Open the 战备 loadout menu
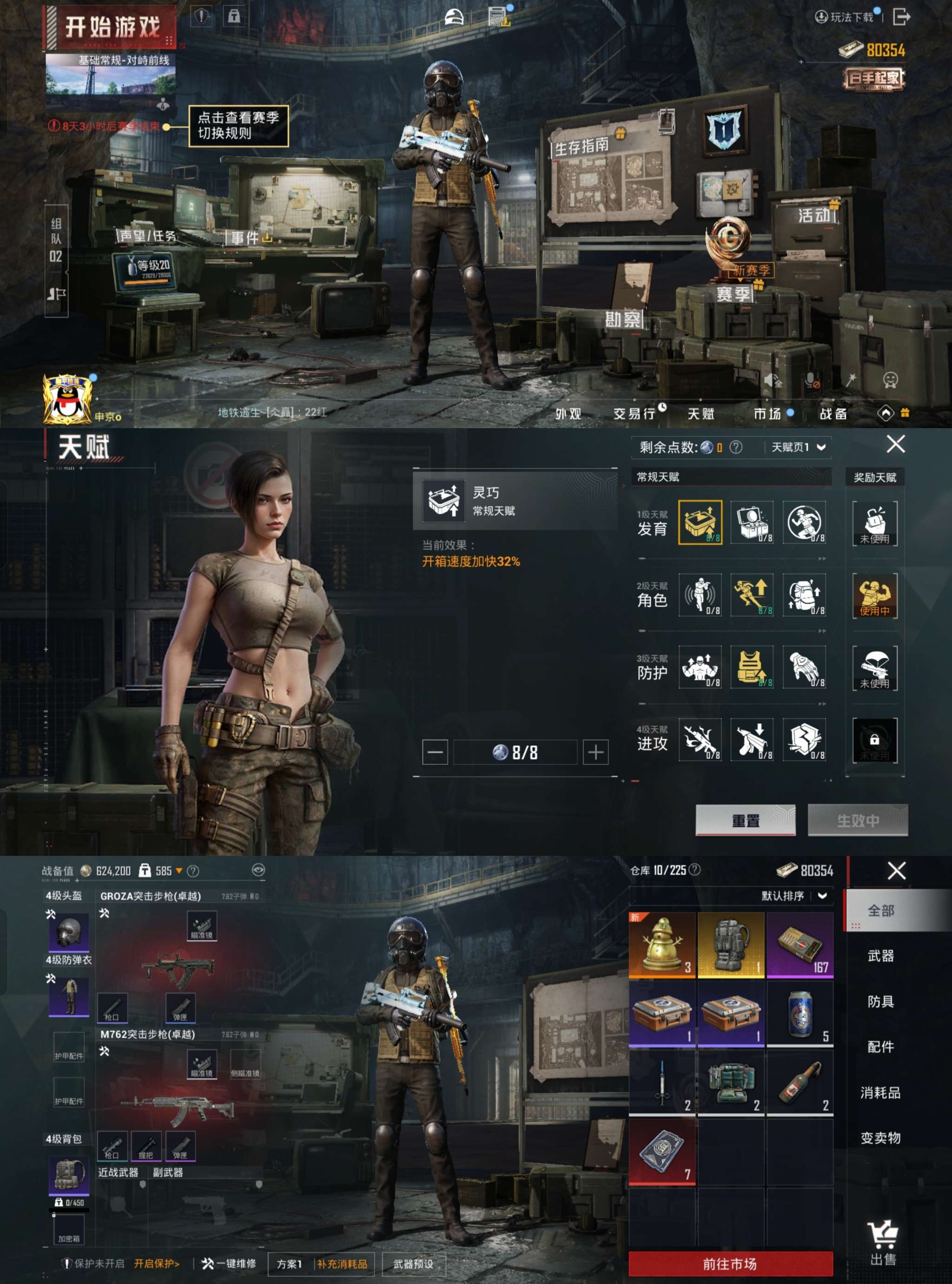Viewport: 952px width, 1284px height. coord(833,413)
